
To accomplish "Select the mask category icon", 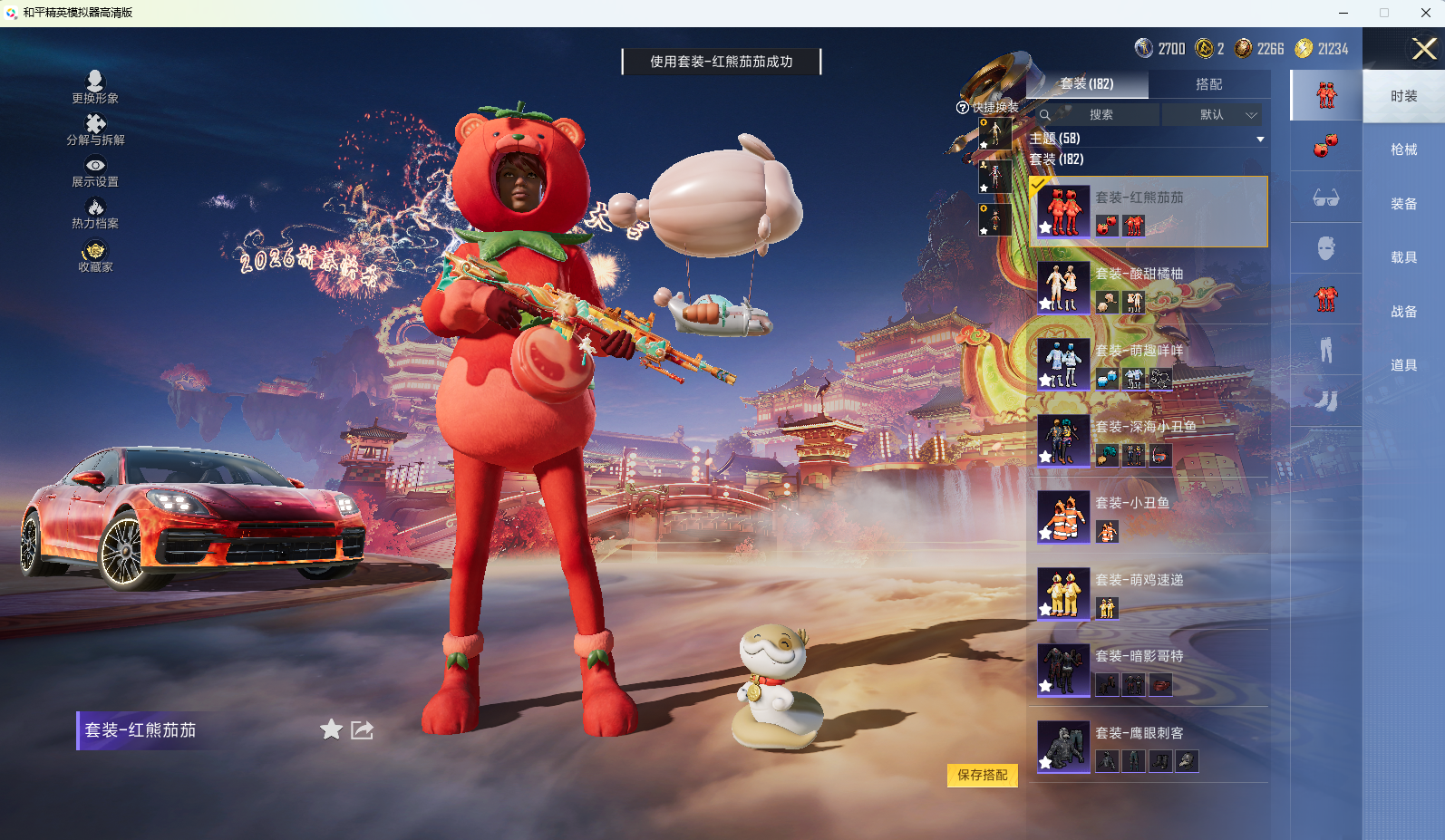I will click(x=1325, y=248).
